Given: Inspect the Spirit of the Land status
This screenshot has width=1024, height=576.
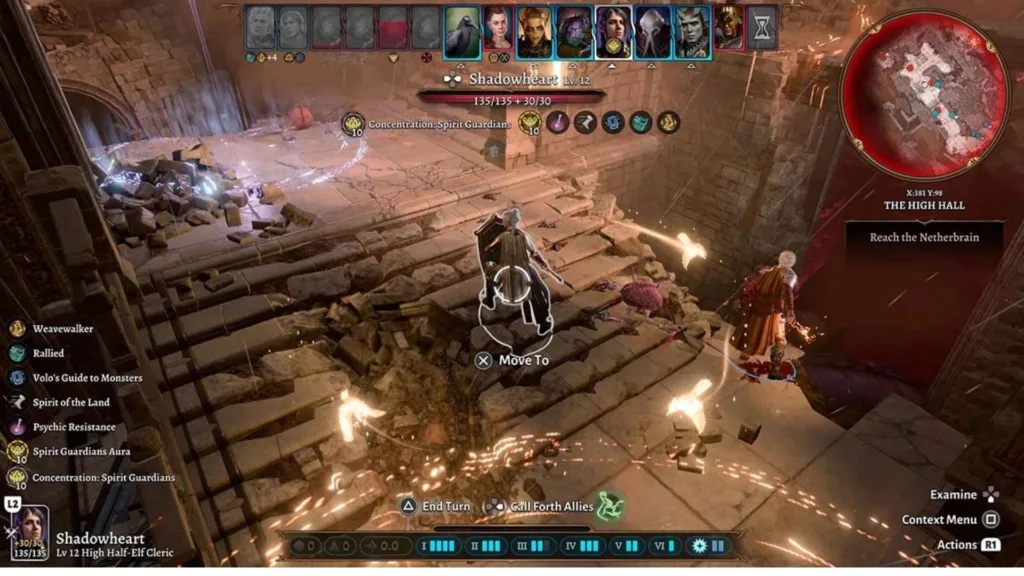Looking at the screenshot, I should click(65, 402).
